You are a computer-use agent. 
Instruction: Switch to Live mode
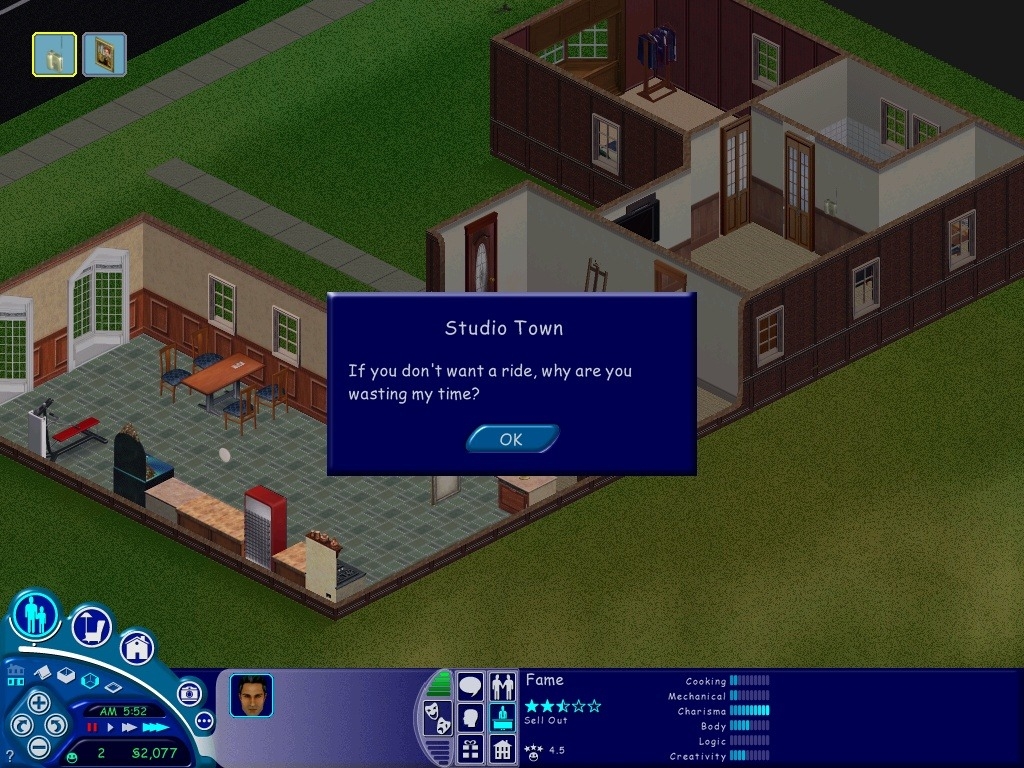point(35,614)
